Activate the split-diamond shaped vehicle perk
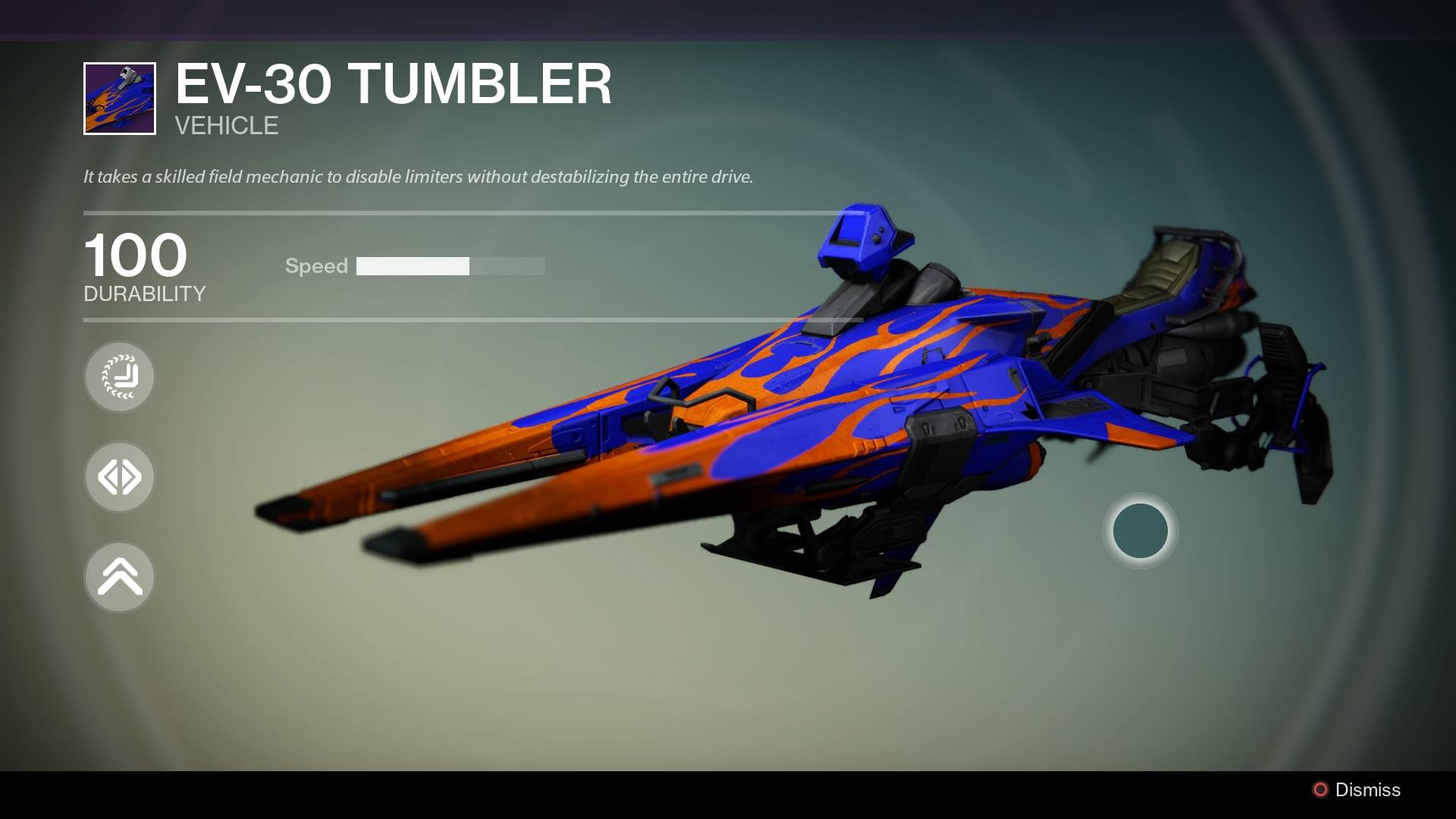Screen dimensions: 1456x819 click(x=119, y=477)
